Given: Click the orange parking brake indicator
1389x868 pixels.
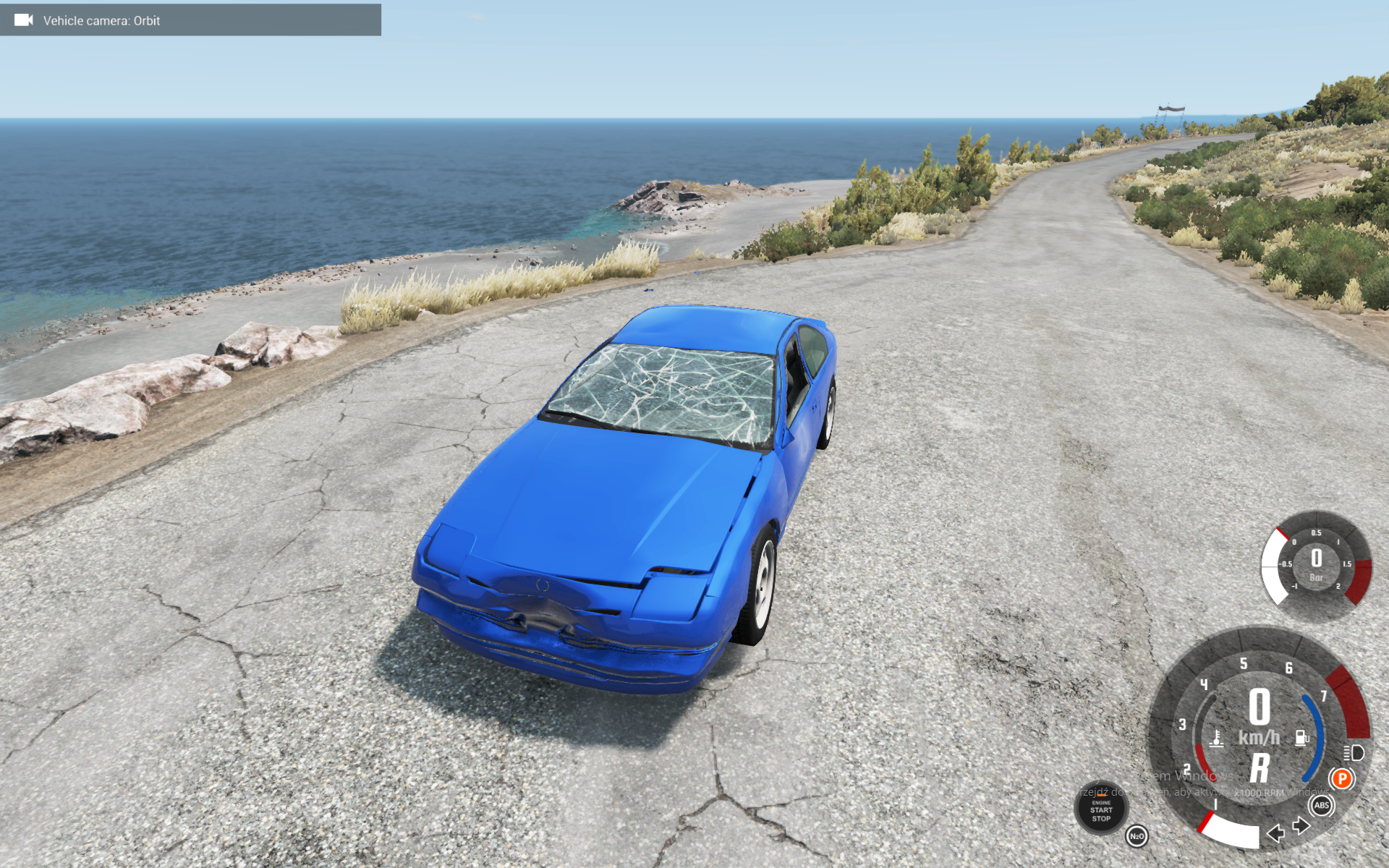Looking at the screenshot, I should [x=1341, y=778].
